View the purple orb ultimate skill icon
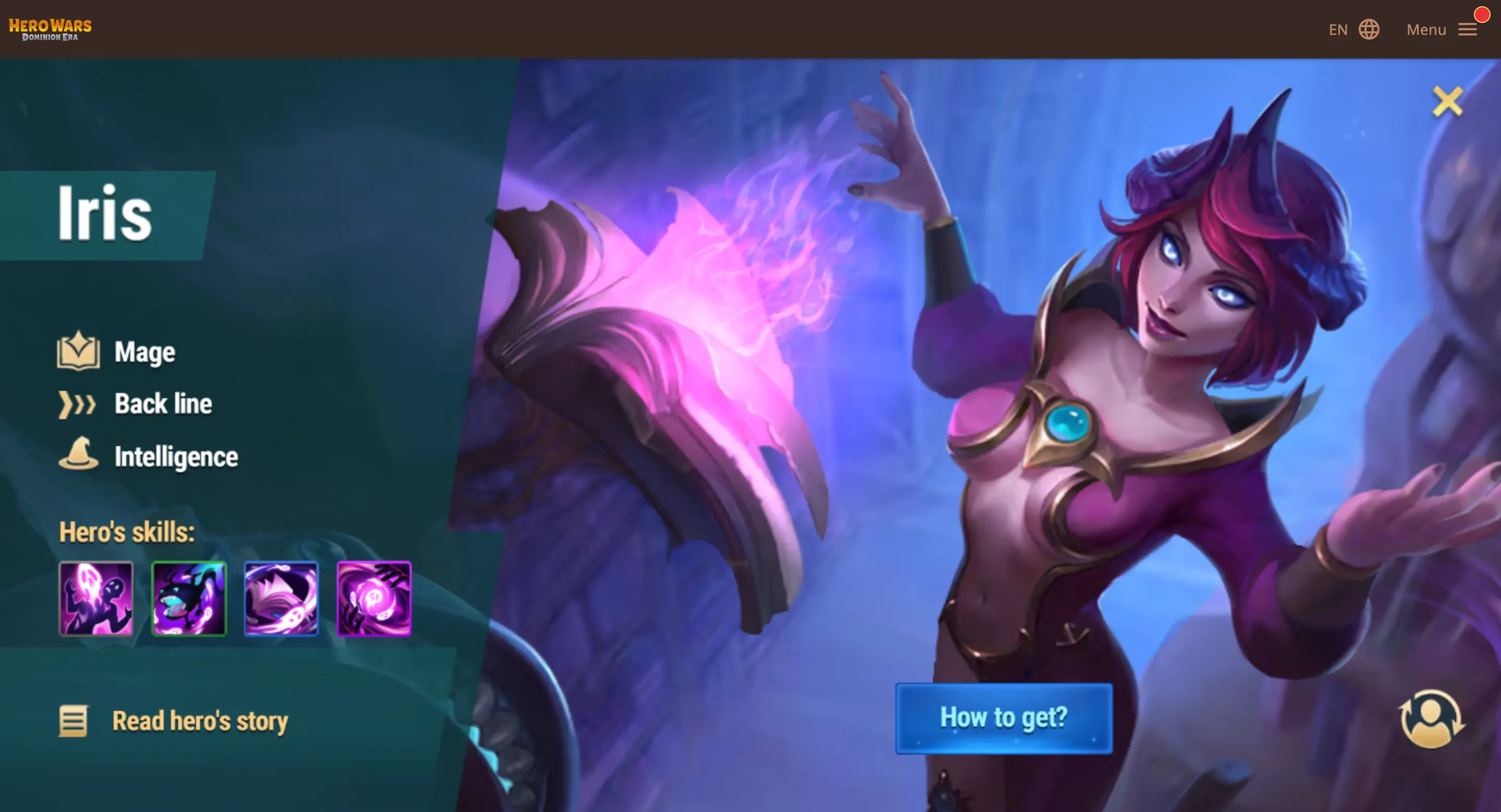 click(374, 599)
